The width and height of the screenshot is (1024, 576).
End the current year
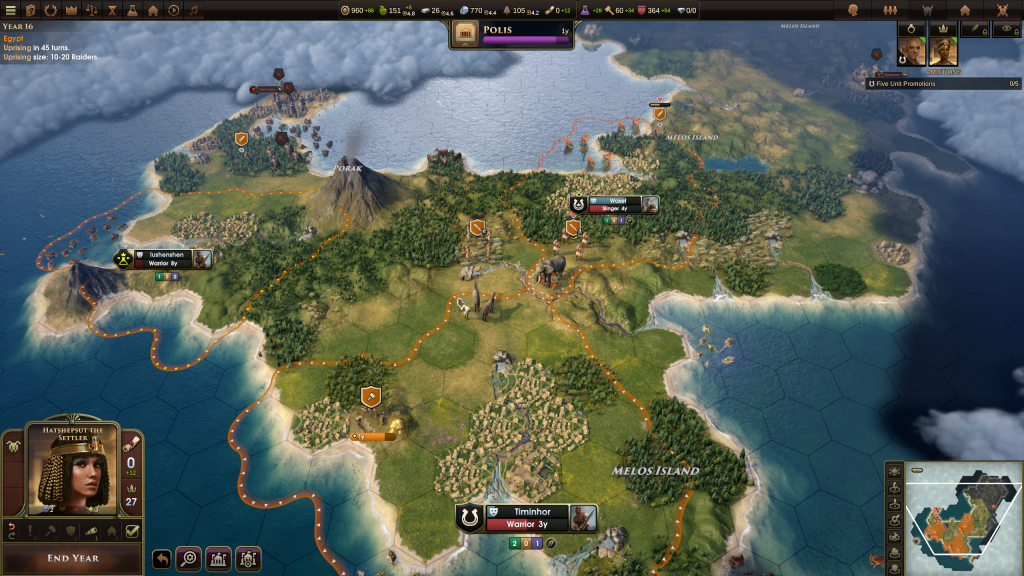pos(72,558)
